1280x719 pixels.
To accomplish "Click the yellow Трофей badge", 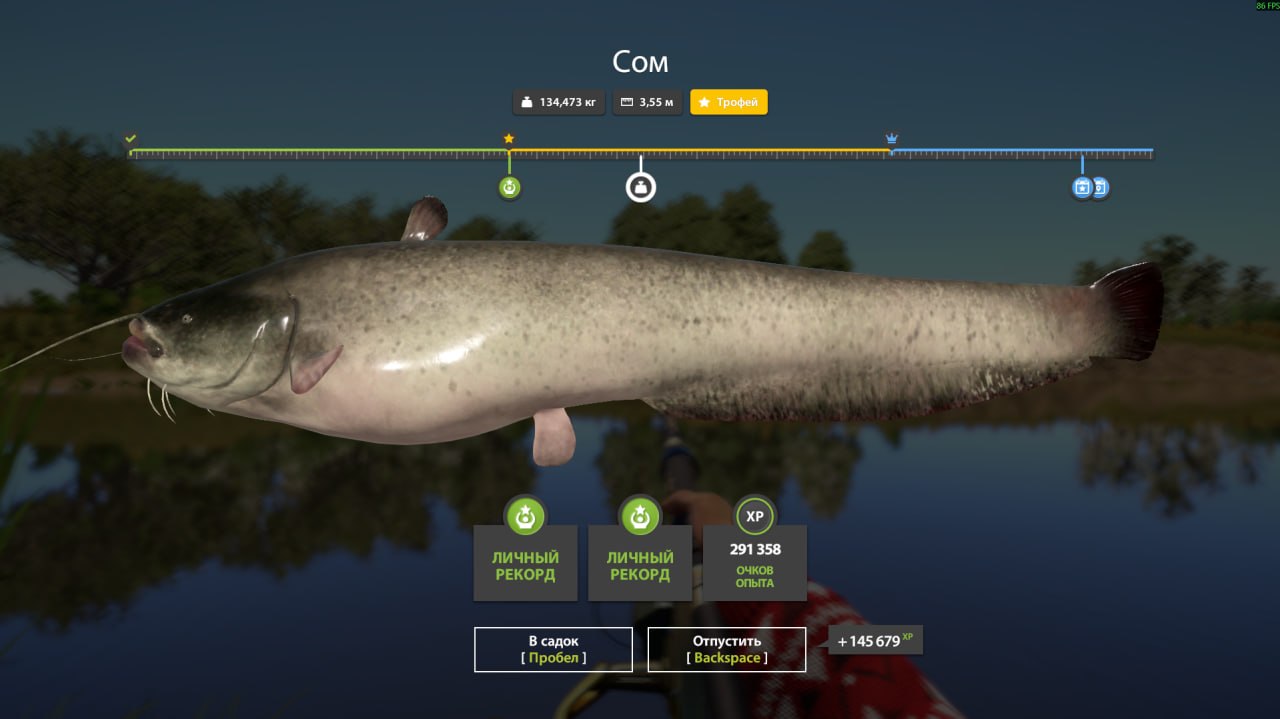I will (x=729, y=102).
